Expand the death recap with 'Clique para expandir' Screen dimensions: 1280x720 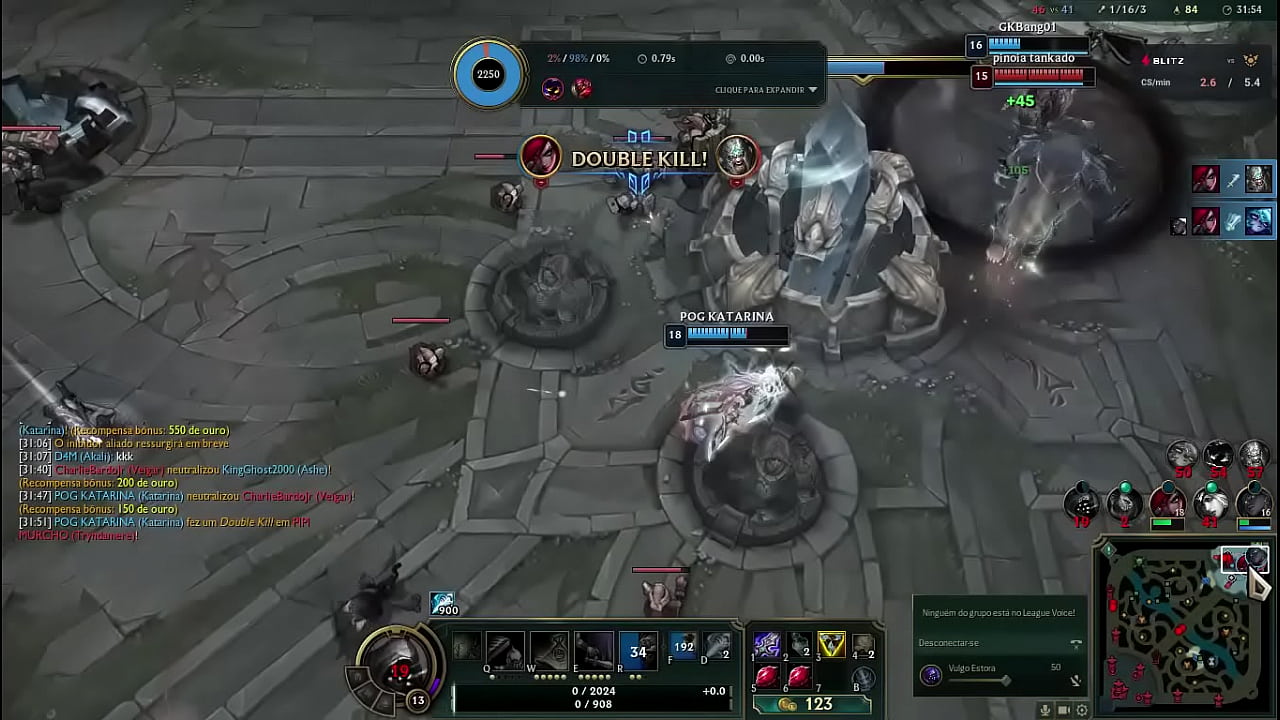766,90
